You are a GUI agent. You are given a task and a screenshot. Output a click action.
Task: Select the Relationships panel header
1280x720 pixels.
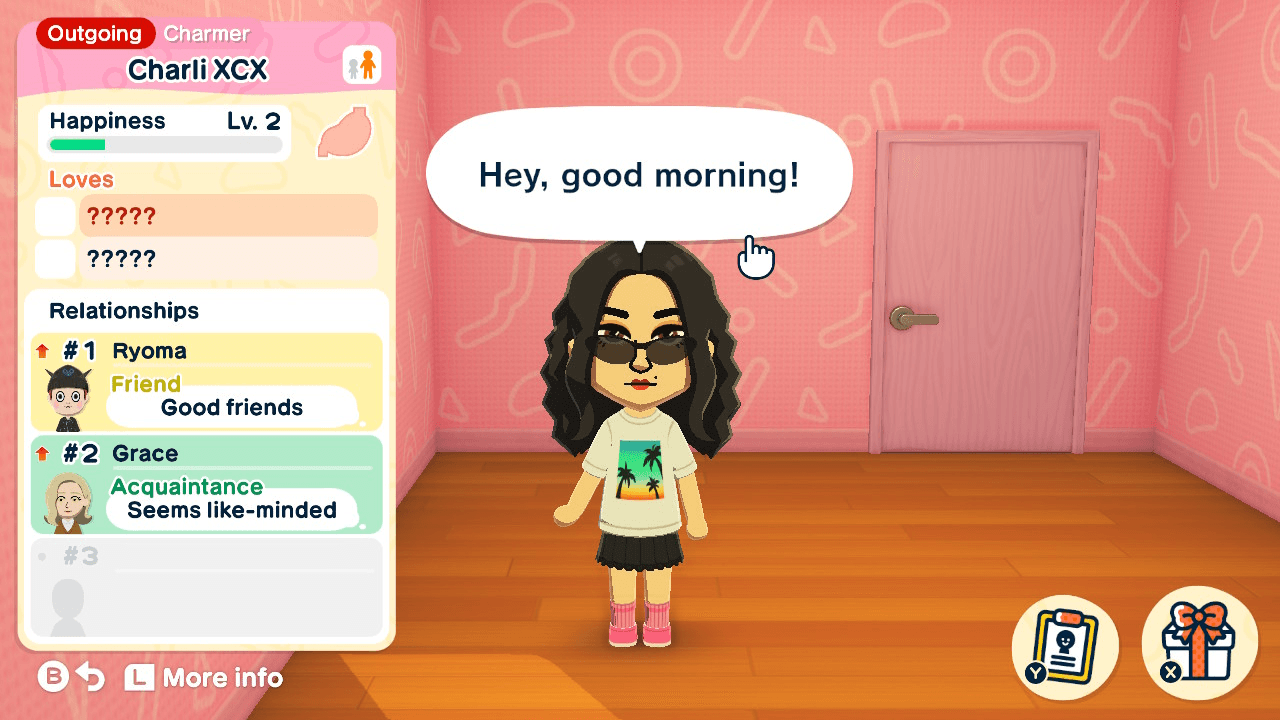(x=122, y=311)
